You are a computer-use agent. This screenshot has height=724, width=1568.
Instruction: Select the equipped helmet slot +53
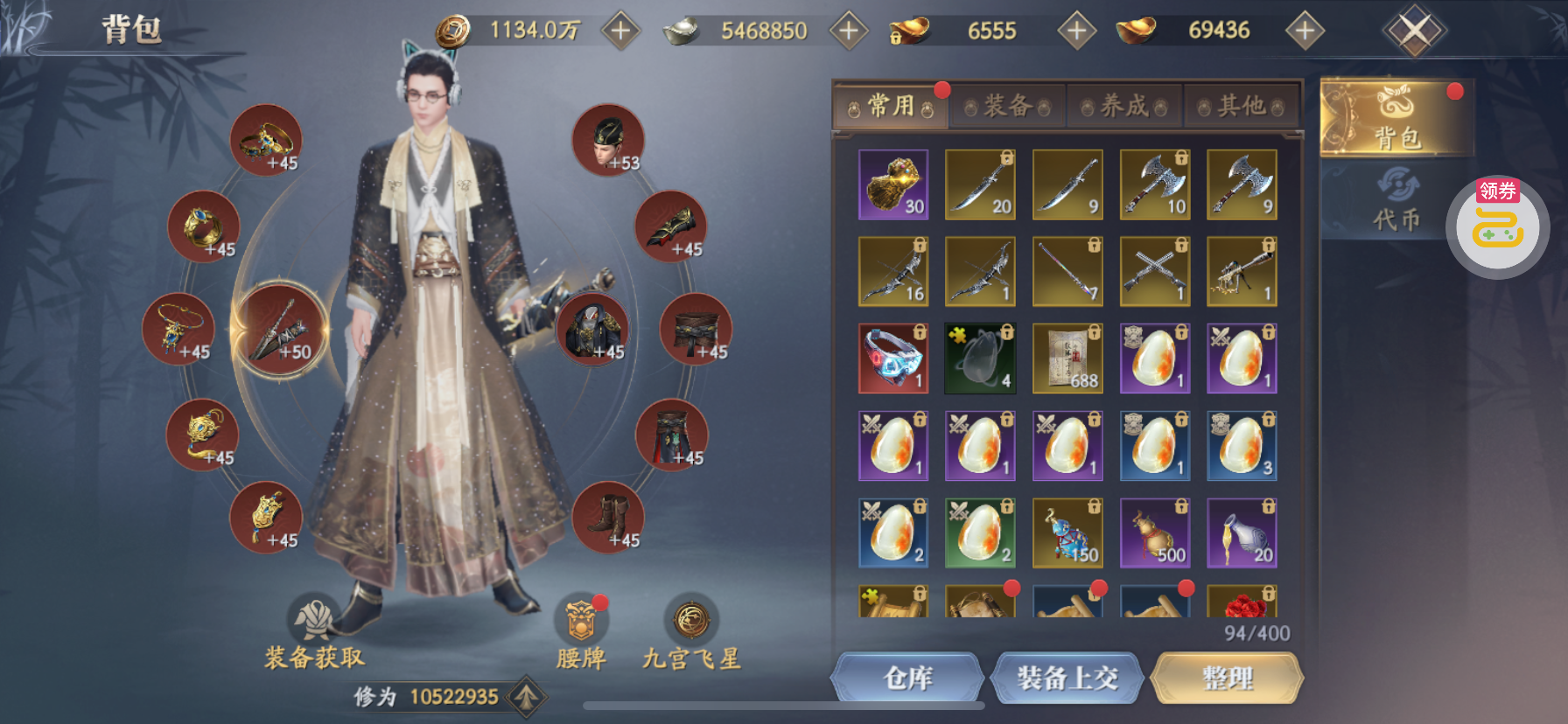(x=608, y=140)
